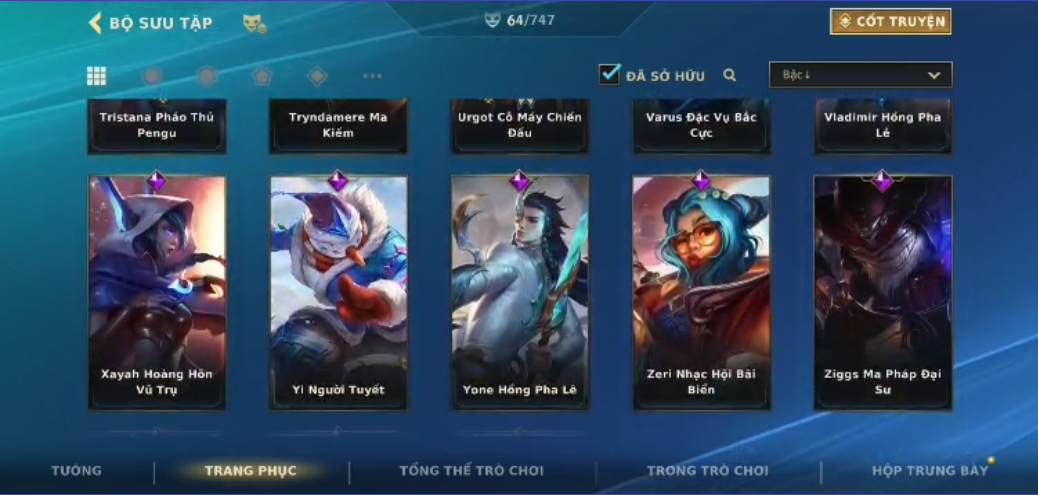
Task: Select the grid view filter icon
Action: click(x=96, y=76)
